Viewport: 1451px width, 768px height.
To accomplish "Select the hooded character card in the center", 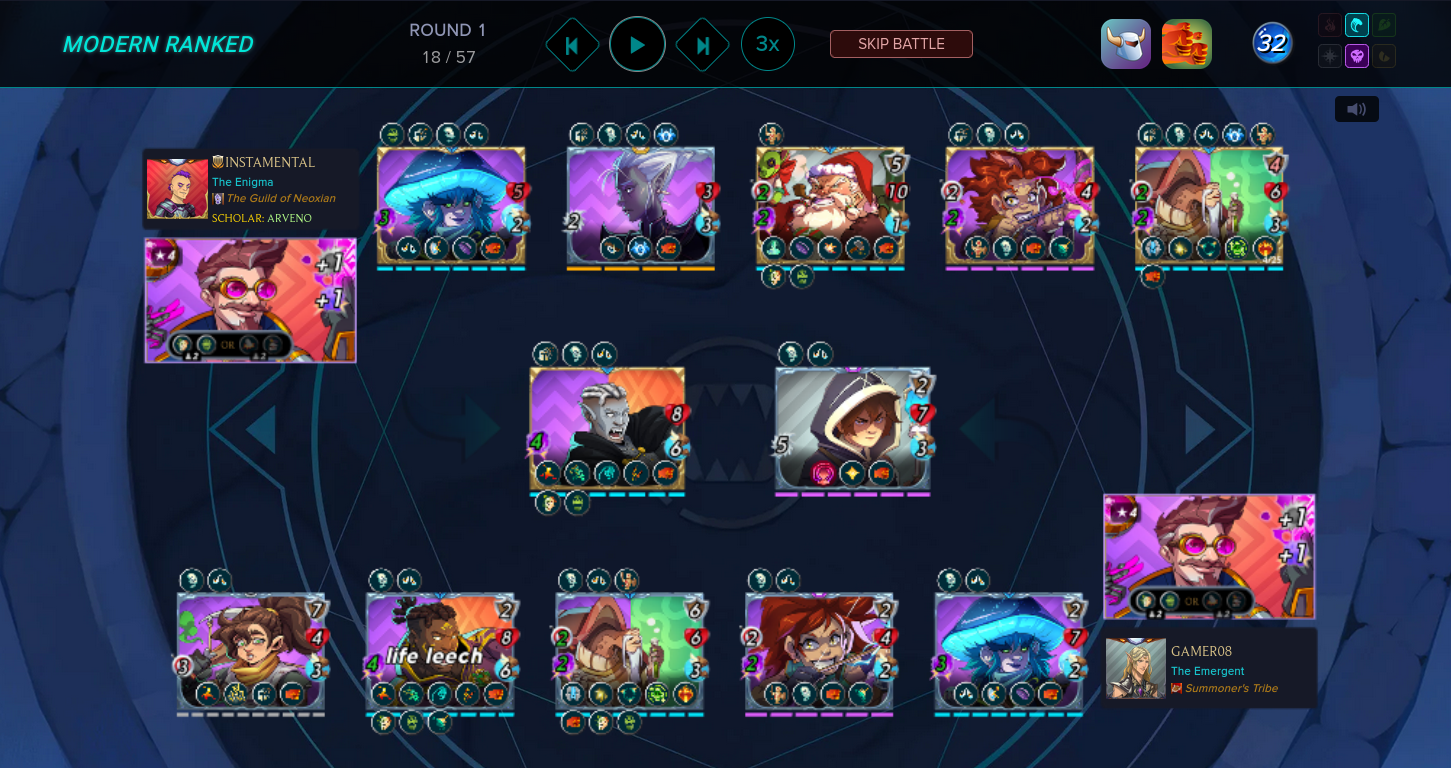I will (x=853, y=430).
